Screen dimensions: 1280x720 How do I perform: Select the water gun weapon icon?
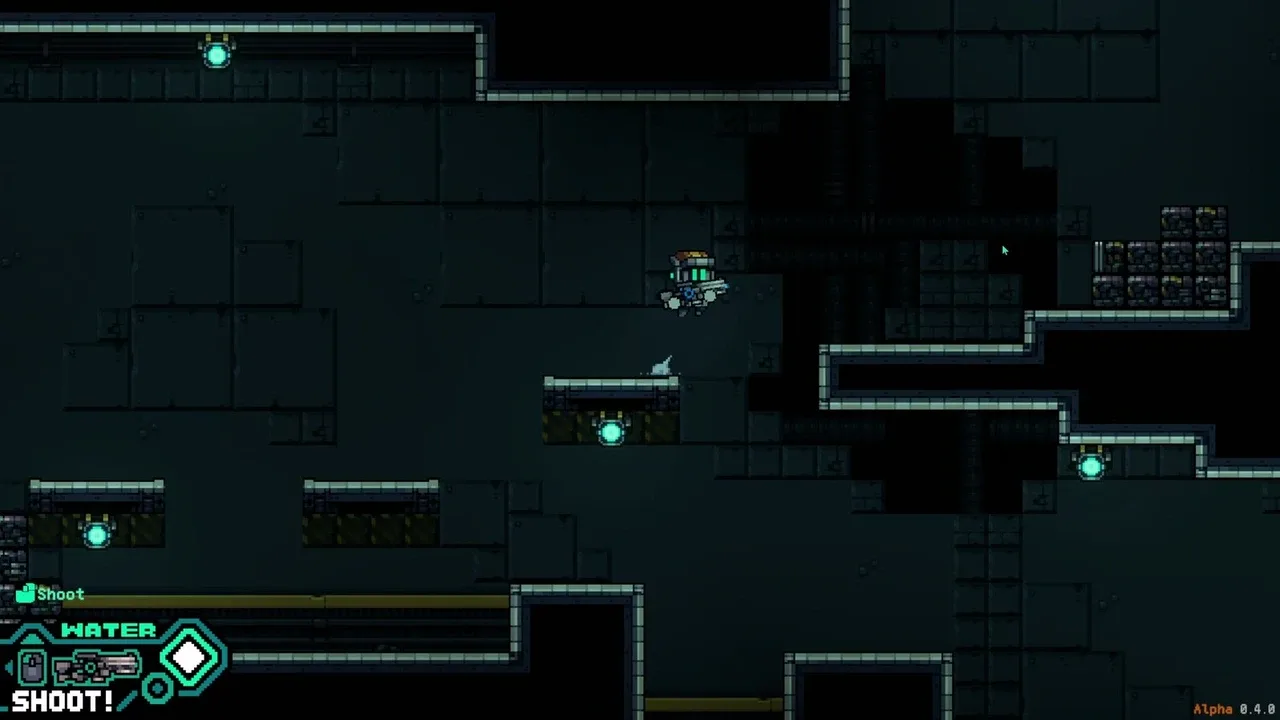(97, 666)
